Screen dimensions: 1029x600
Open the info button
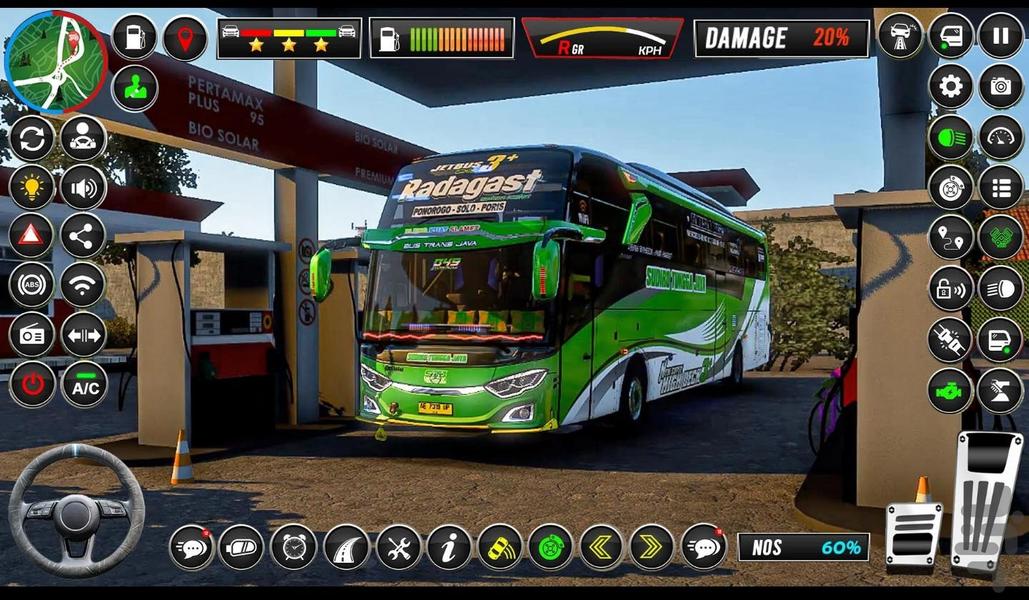(x=449, y=547)
